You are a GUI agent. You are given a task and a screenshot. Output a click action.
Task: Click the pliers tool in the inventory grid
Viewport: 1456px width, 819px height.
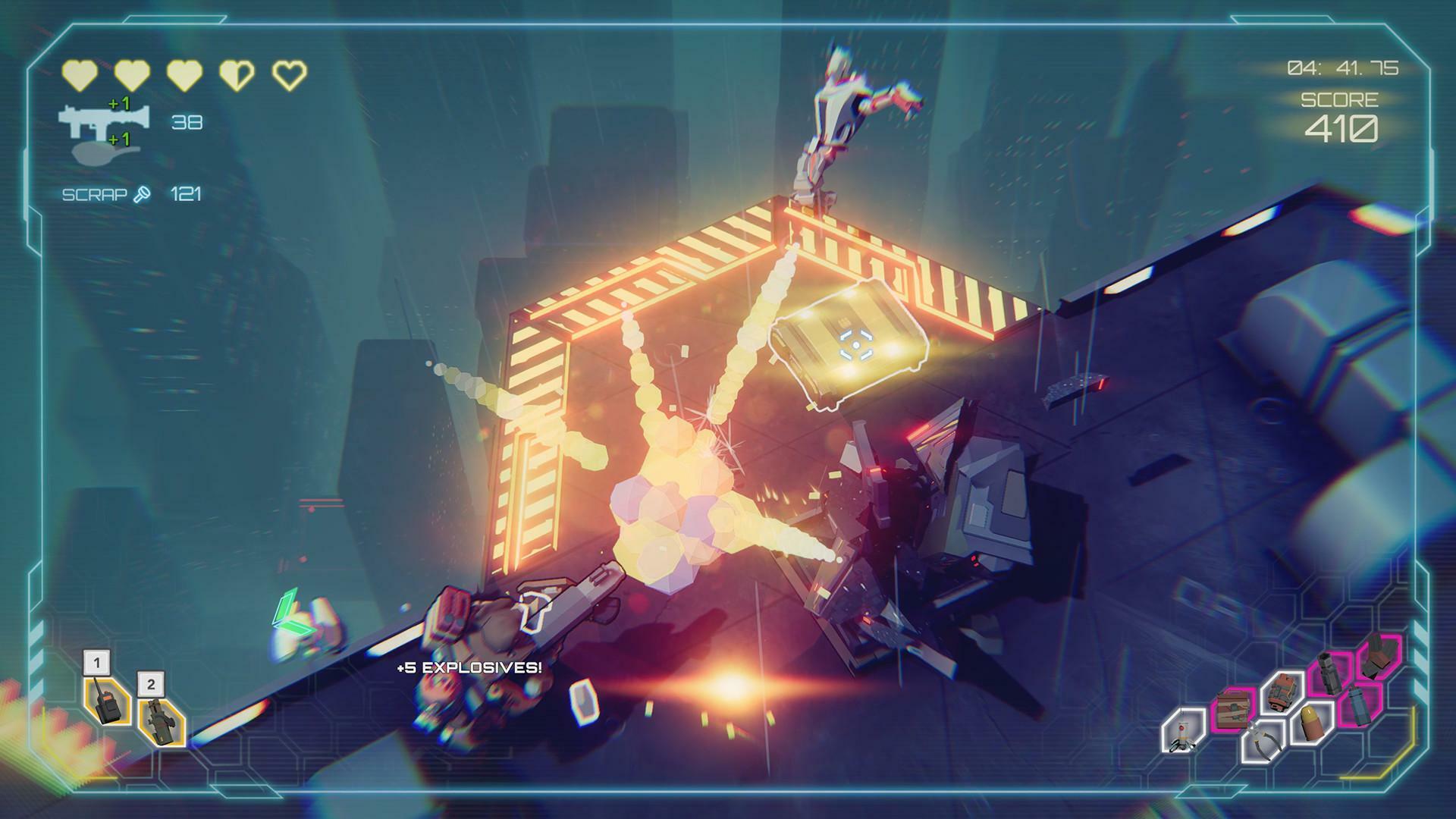[x=1263, y=742]
